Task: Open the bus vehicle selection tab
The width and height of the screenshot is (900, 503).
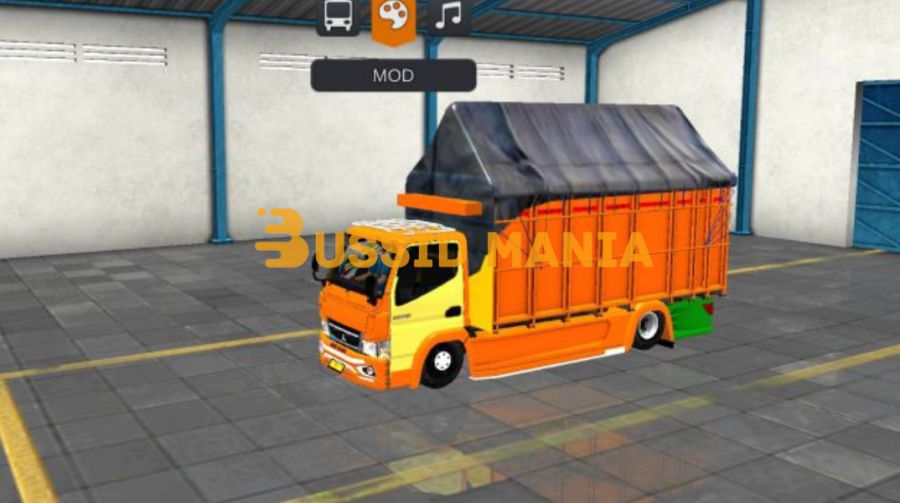Action: pyautogui.click(x=338, y=16)
